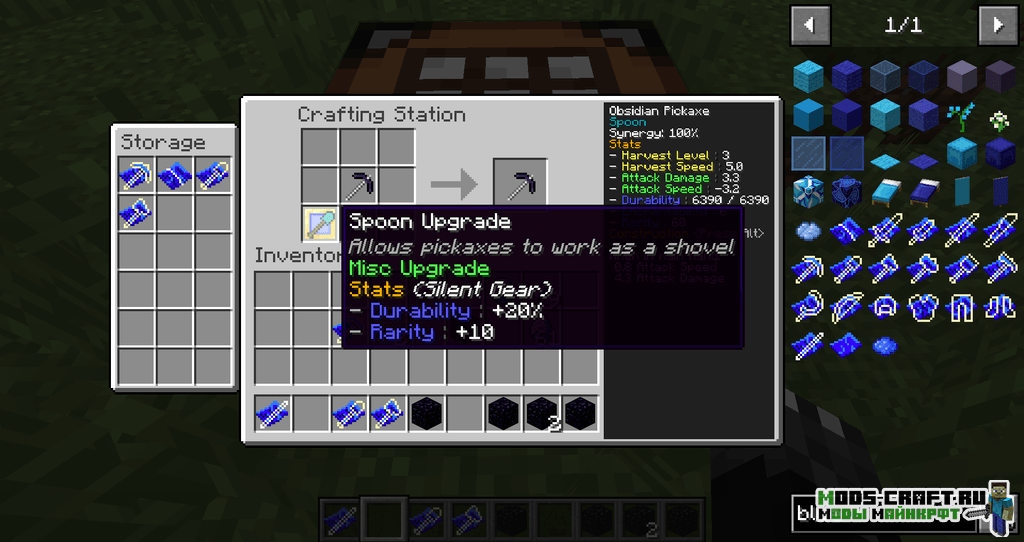The height and width of the screenshot is (542, 1024).
Task: Go to the previous item list page
Action: [x=810, y=25]
